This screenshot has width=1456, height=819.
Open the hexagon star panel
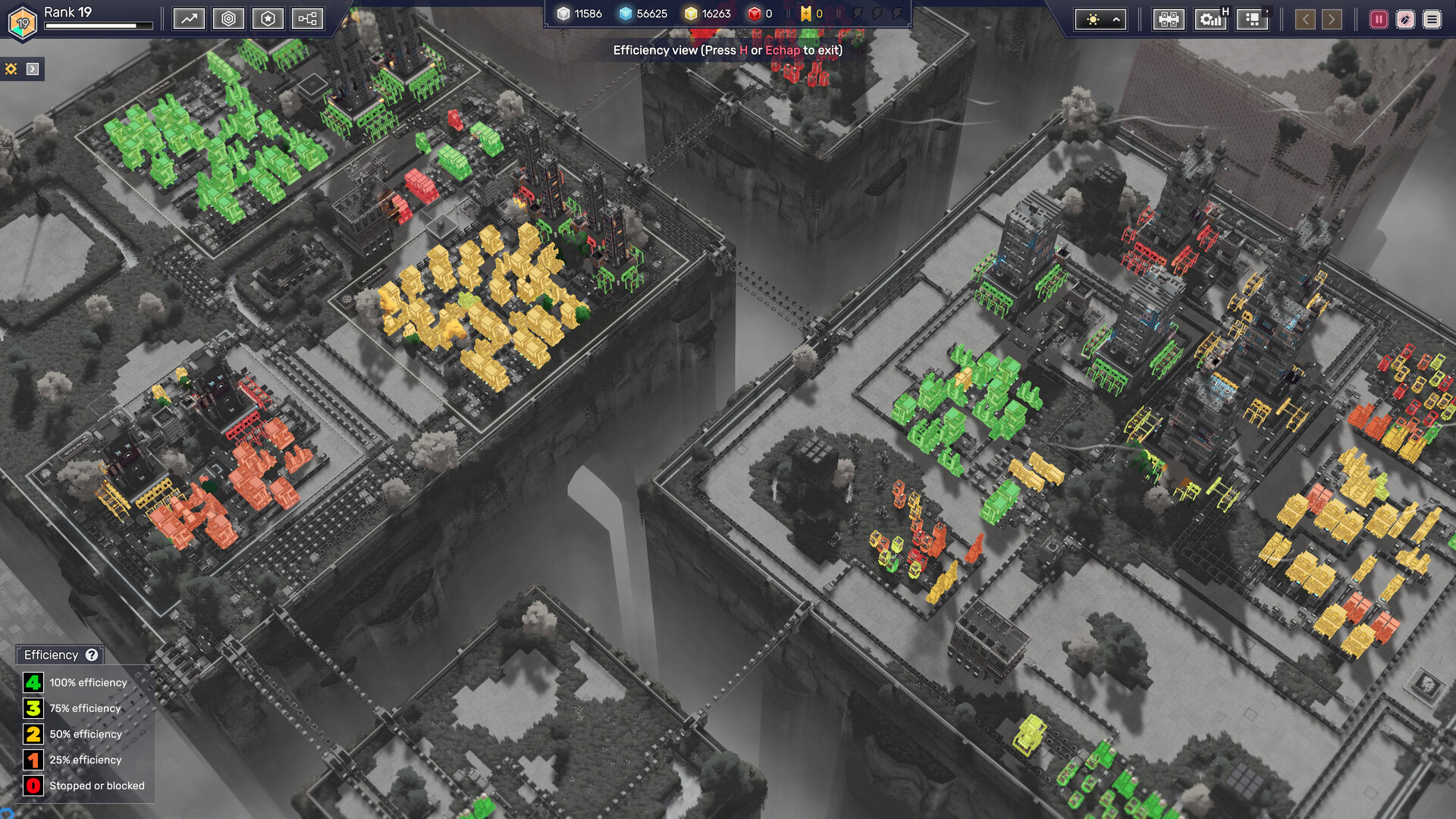pos(268,19)
